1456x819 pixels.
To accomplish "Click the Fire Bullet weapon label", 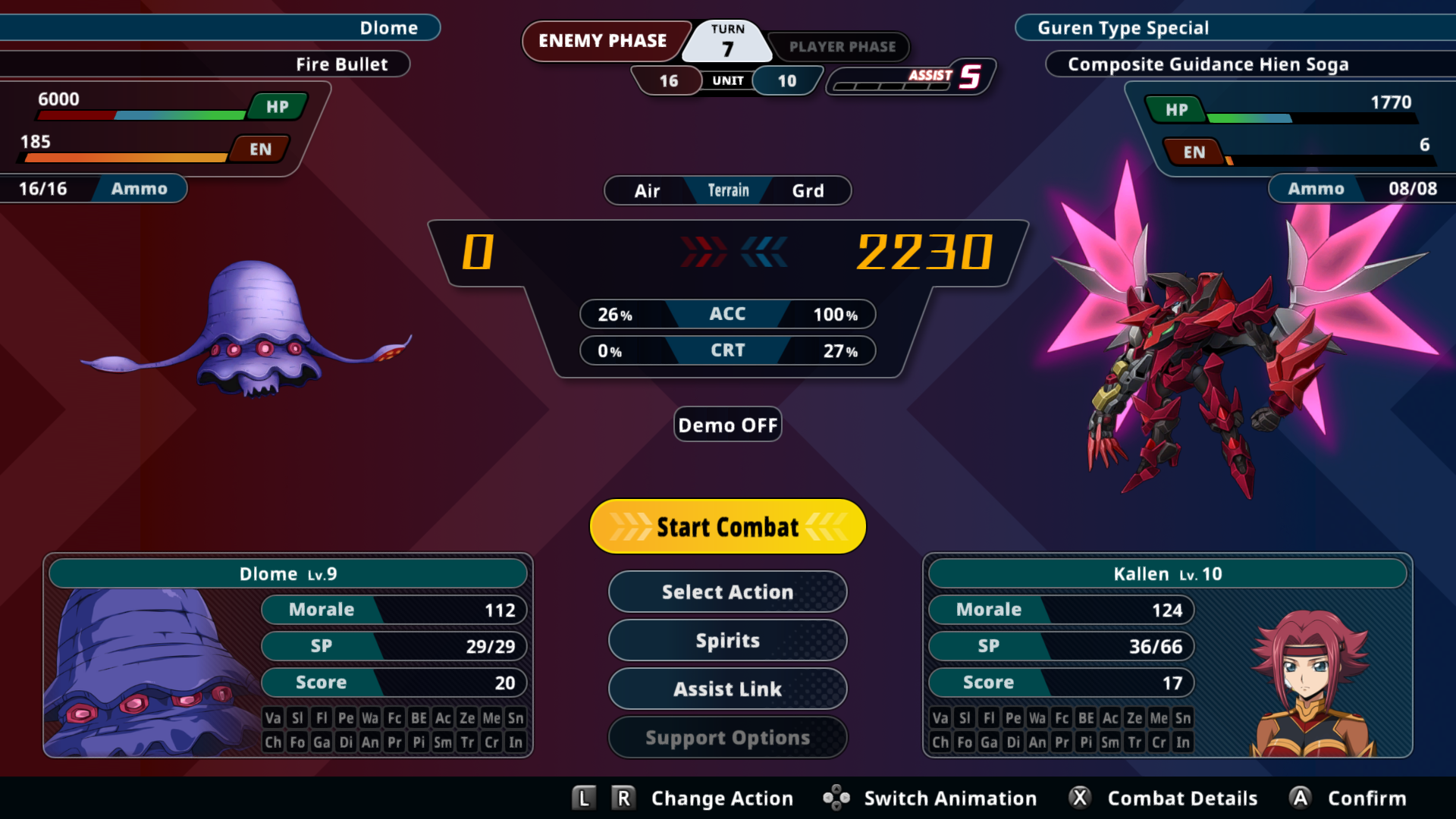I will pyautogui.click(x=341, y=64).
